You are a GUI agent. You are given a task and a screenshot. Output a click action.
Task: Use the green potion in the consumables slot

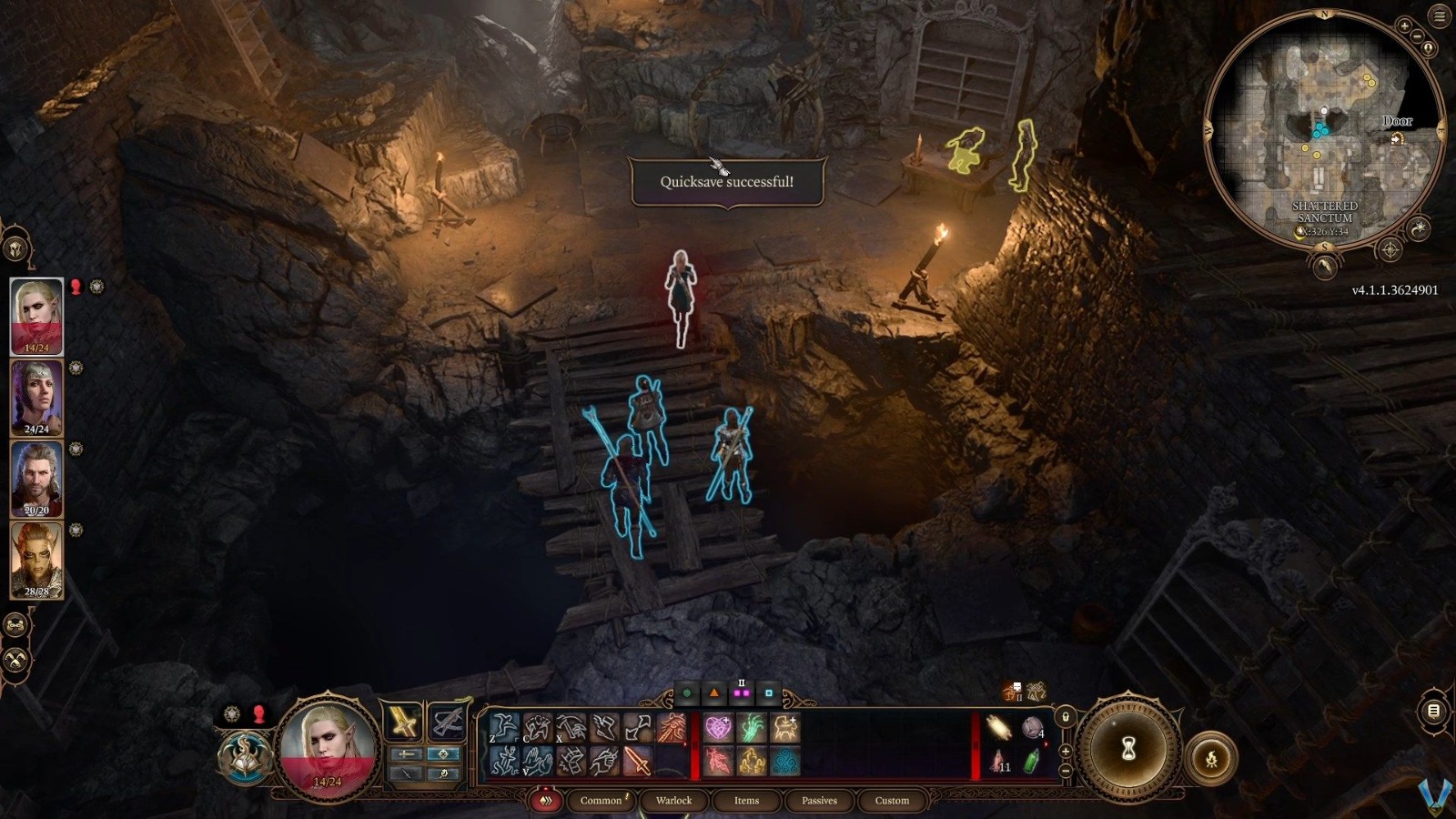tap(1032, 761)
